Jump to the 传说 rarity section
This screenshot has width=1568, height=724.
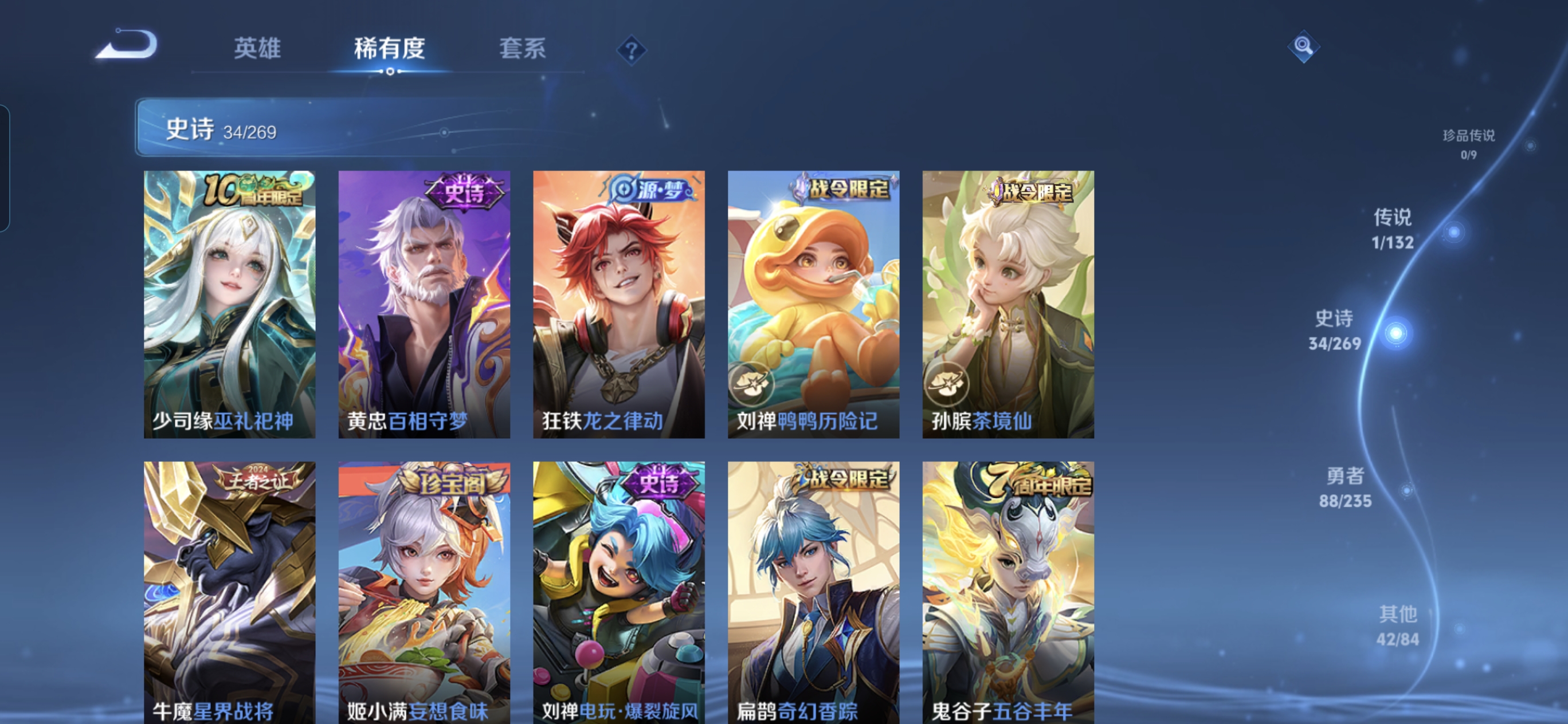[x=1393, y=229]
